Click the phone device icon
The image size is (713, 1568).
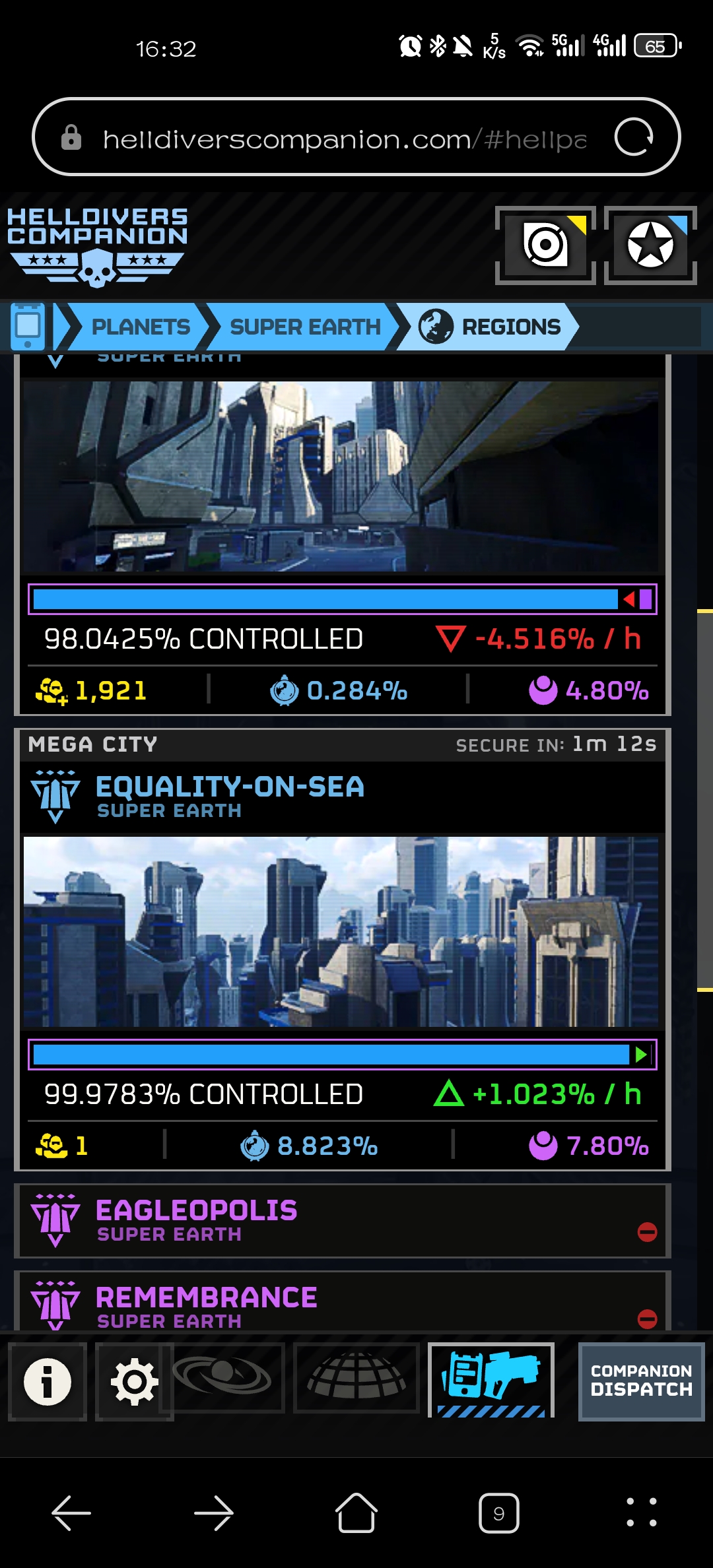click(x=28, y=326)
